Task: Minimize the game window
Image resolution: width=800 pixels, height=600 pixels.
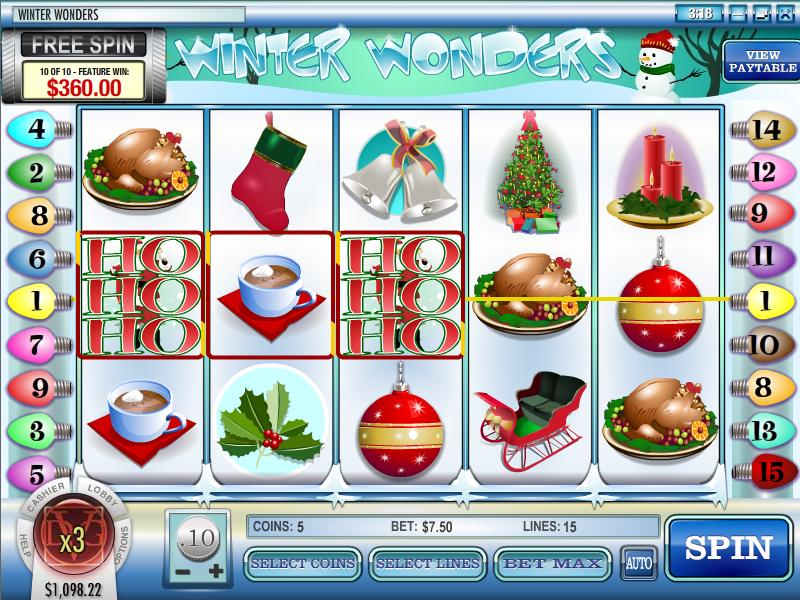Action: pyautogui.click(x=738, y=13)
